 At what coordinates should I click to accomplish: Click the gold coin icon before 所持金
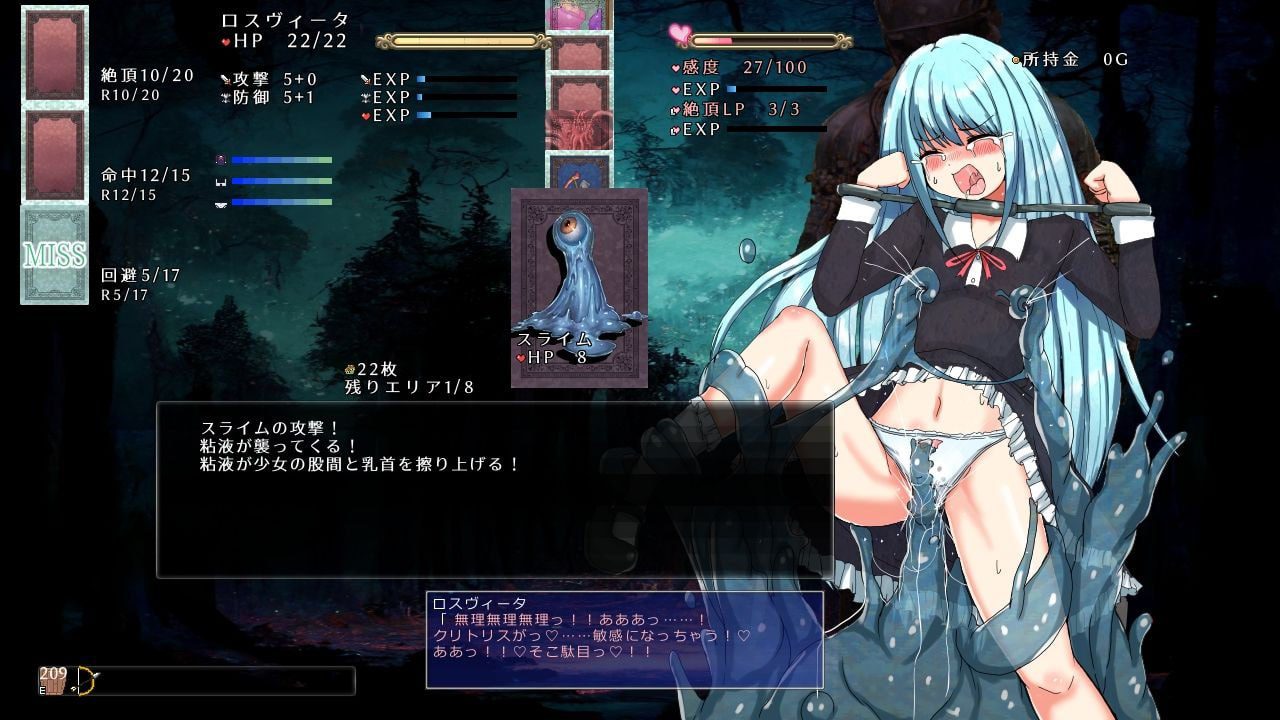(1014, 58)
